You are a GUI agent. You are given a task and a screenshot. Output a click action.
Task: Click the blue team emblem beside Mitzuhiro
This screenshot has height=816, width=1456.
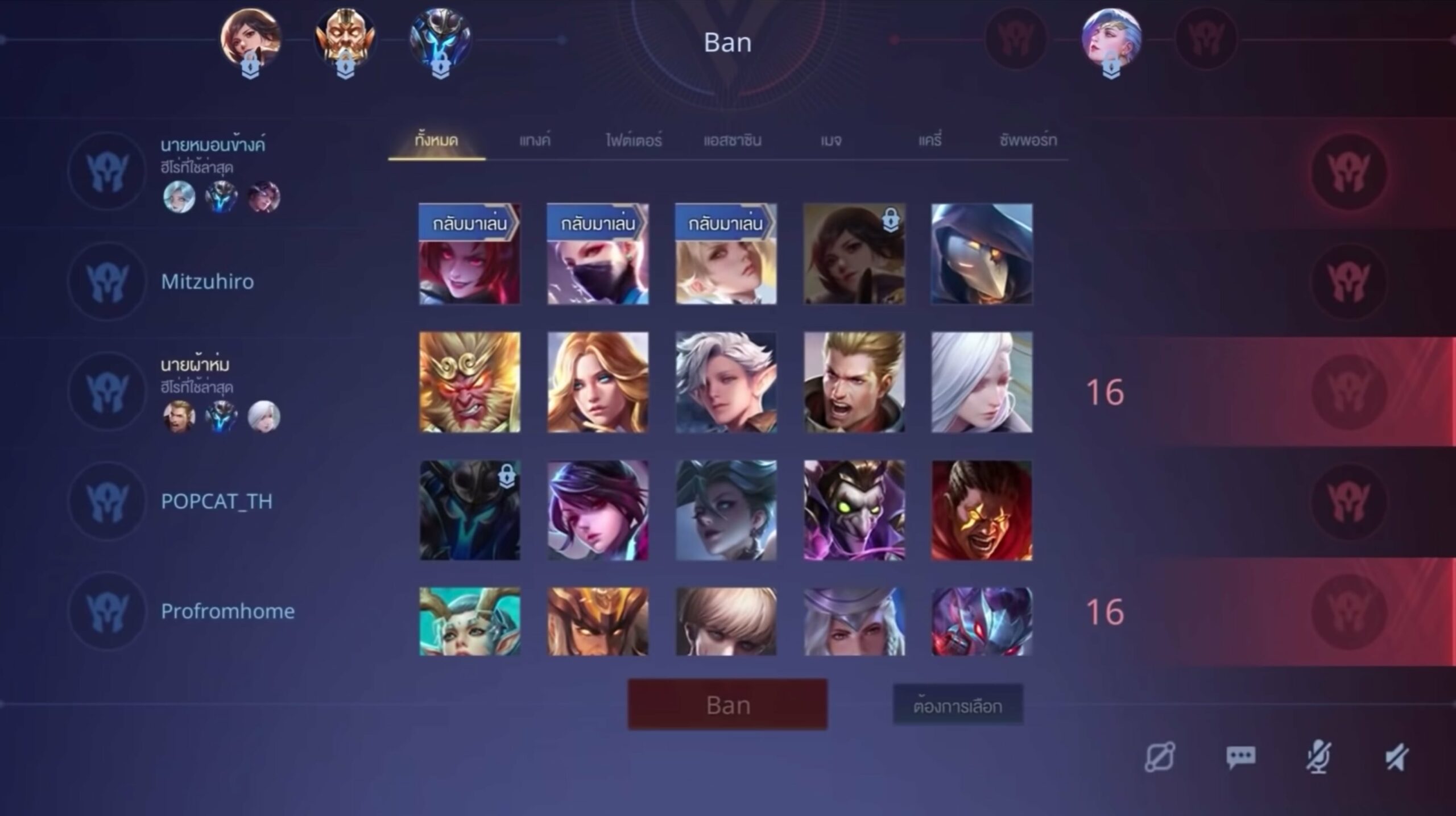tap(107, 281)
